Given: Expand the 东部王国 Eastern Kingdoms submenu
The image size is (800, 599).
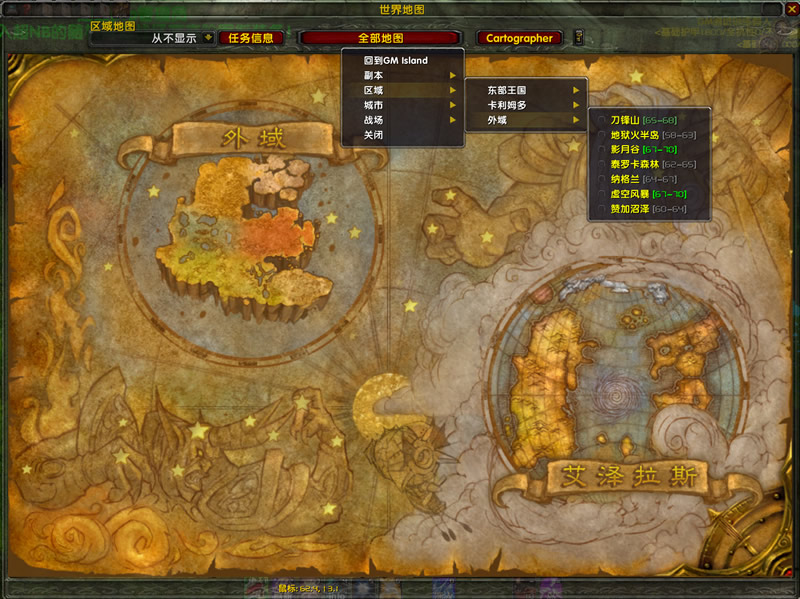Looking at the screenshot, I should point(526,90).
